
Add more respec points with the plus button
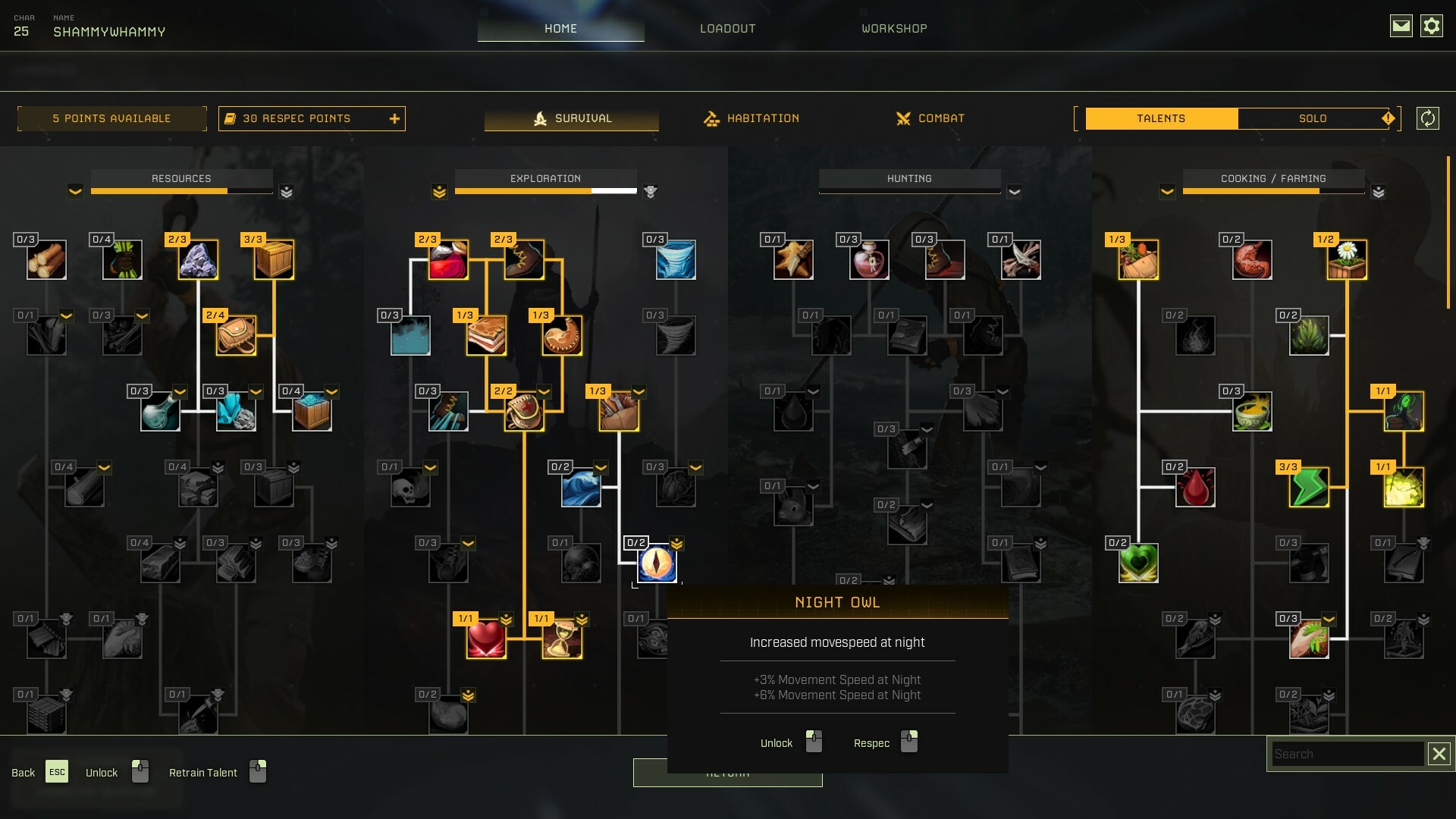pos(394,118)
